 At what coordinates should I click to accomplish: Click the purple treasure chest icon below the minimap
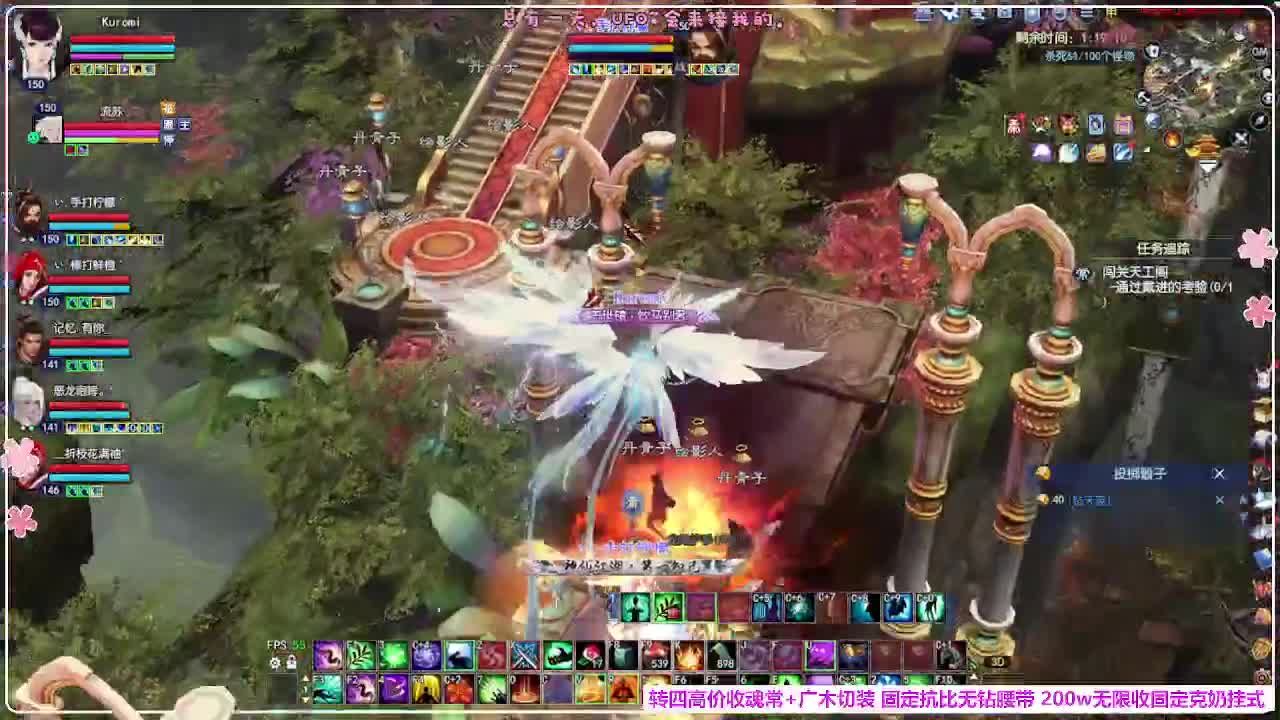pyautogui.click(x=1121, y=124)
